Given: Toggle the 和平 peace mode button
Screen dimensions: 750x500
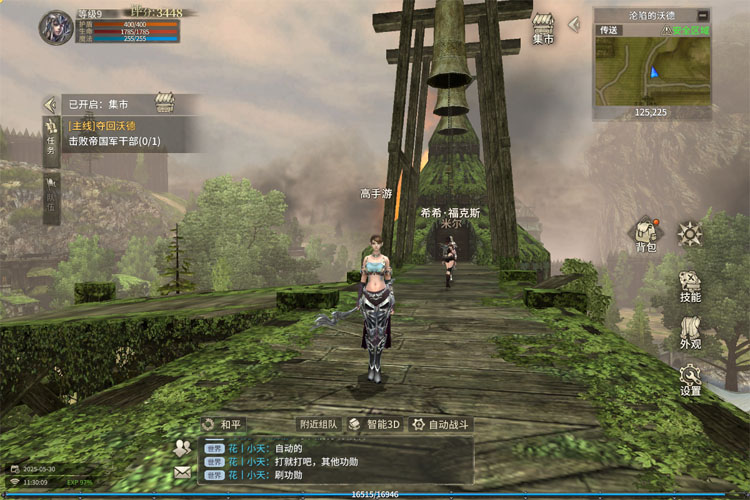Looking at the screenshot, I should tap(223, 424).
